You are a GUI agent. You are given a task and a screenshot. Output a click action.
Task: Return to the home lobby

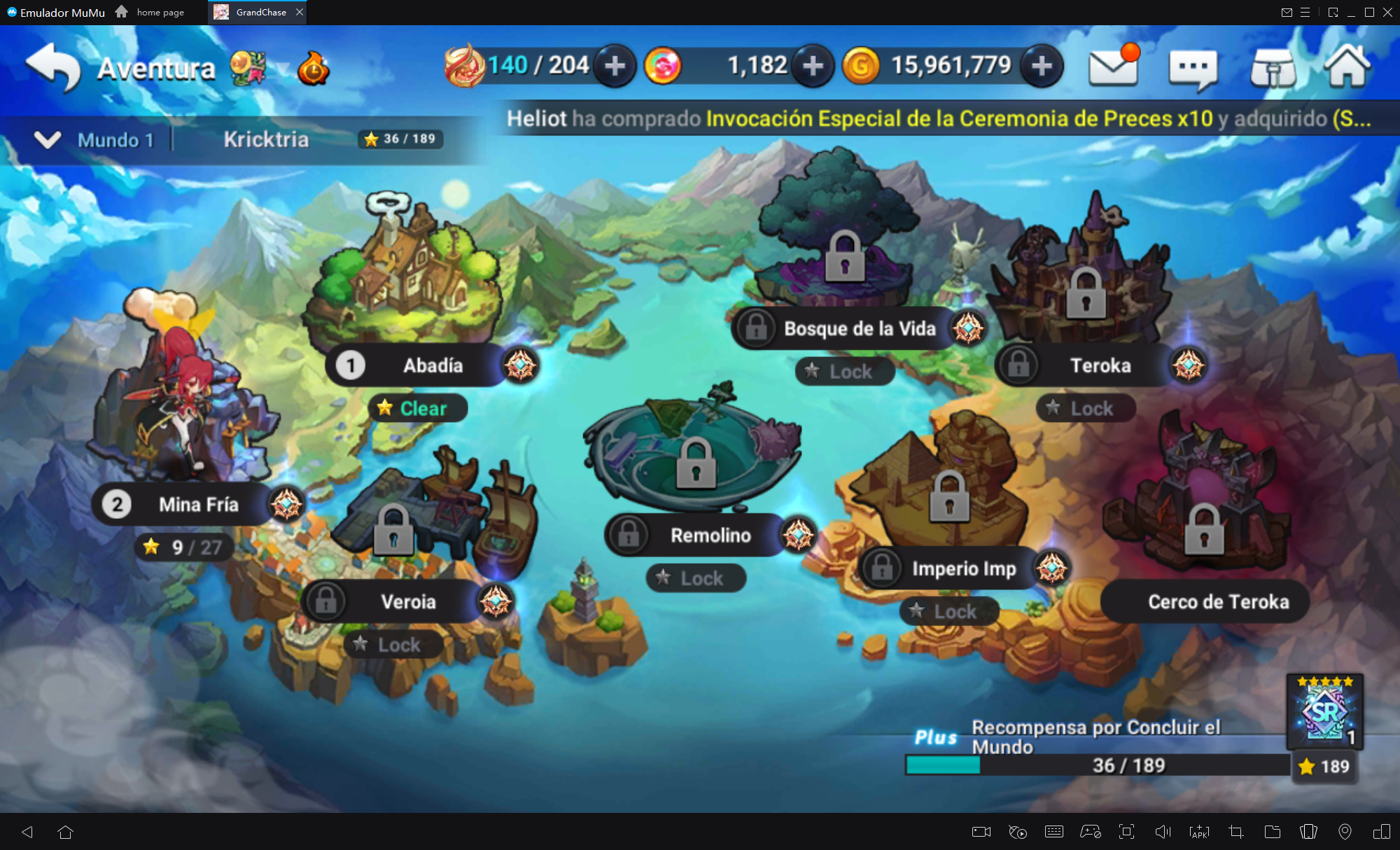tap(1347, 67)
